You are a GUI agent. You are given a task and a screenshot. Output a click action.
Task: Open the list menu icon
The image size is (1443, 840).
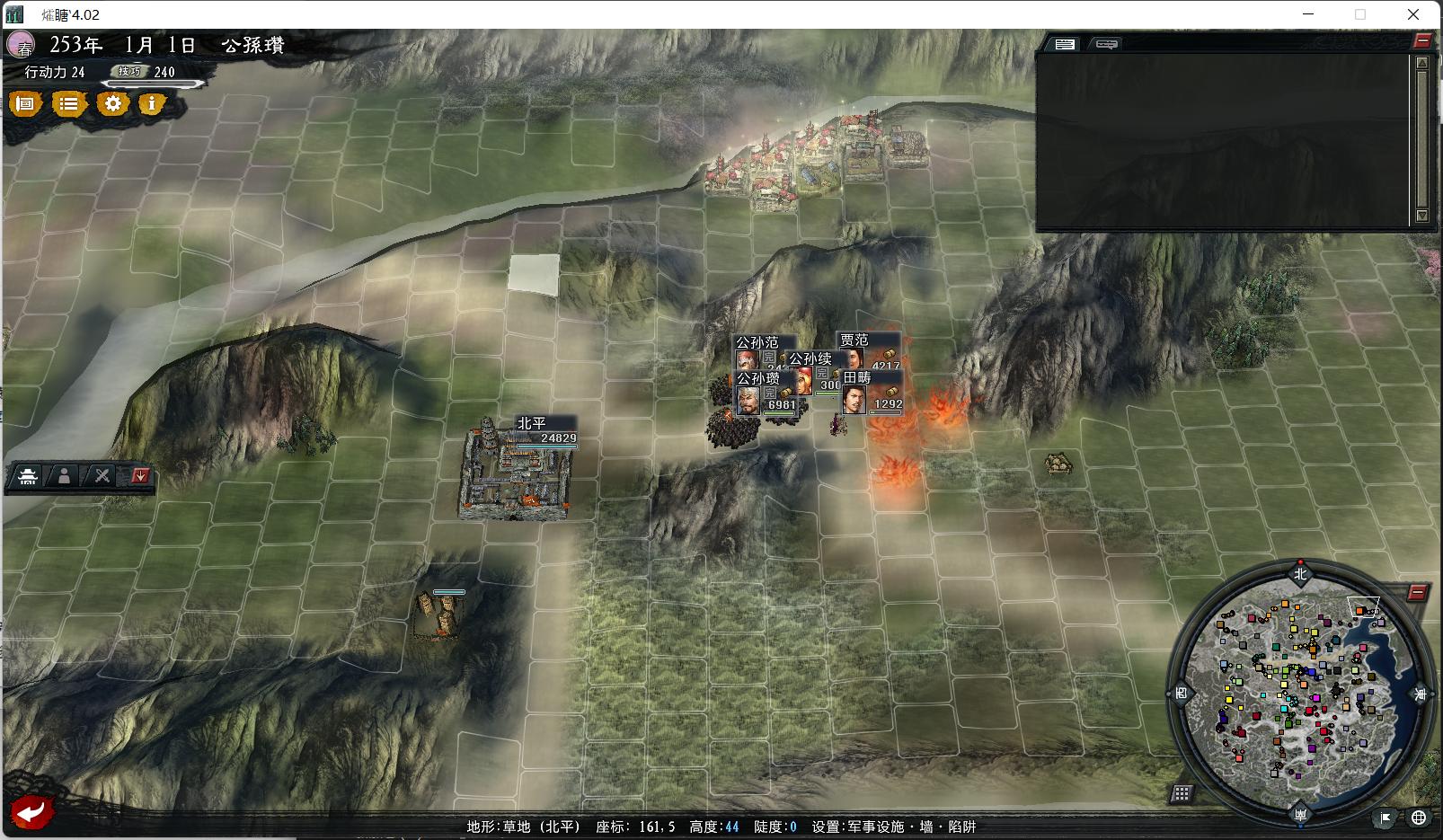point(68,104)
